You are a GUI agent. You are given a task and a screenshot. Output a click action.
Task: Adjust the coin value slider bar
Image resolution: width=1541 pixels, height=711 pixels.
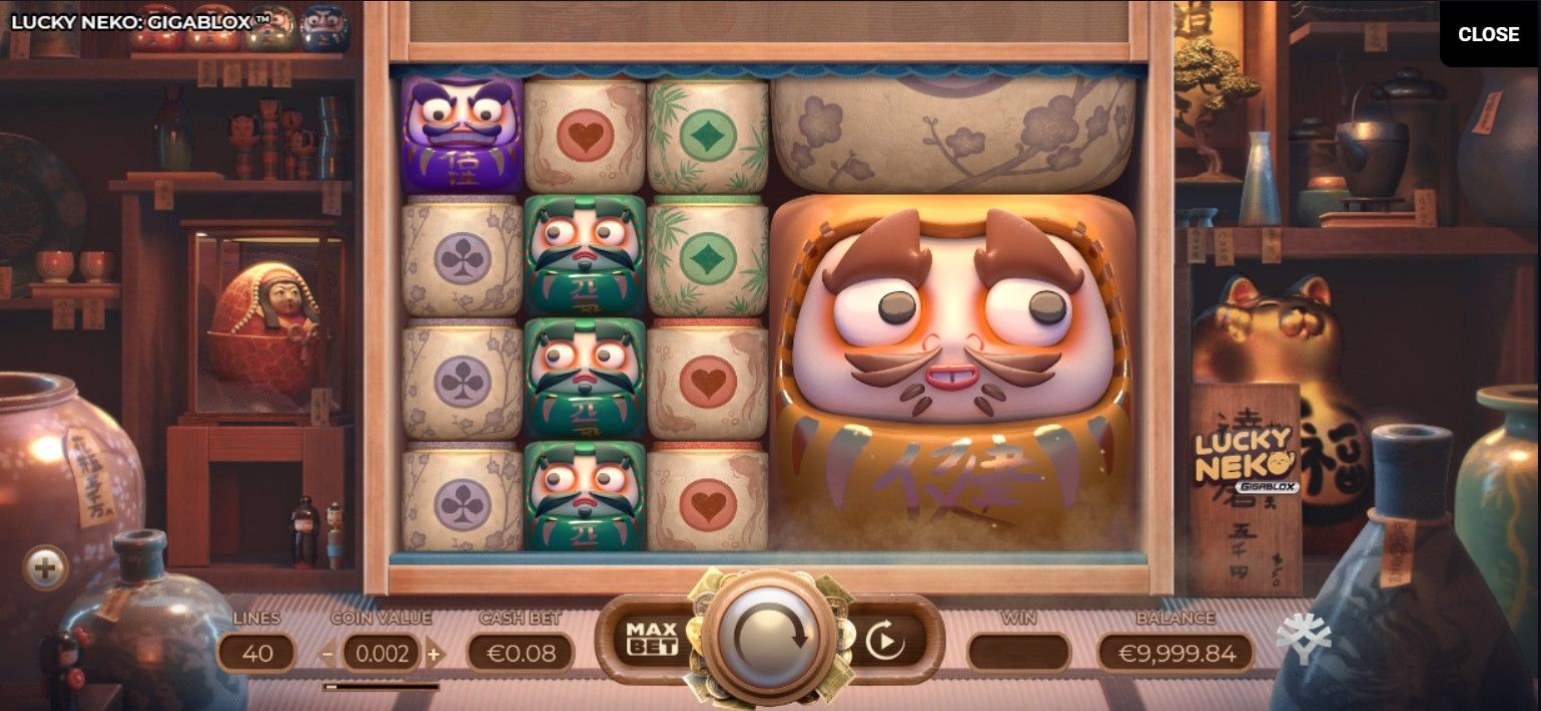point(381,687)
